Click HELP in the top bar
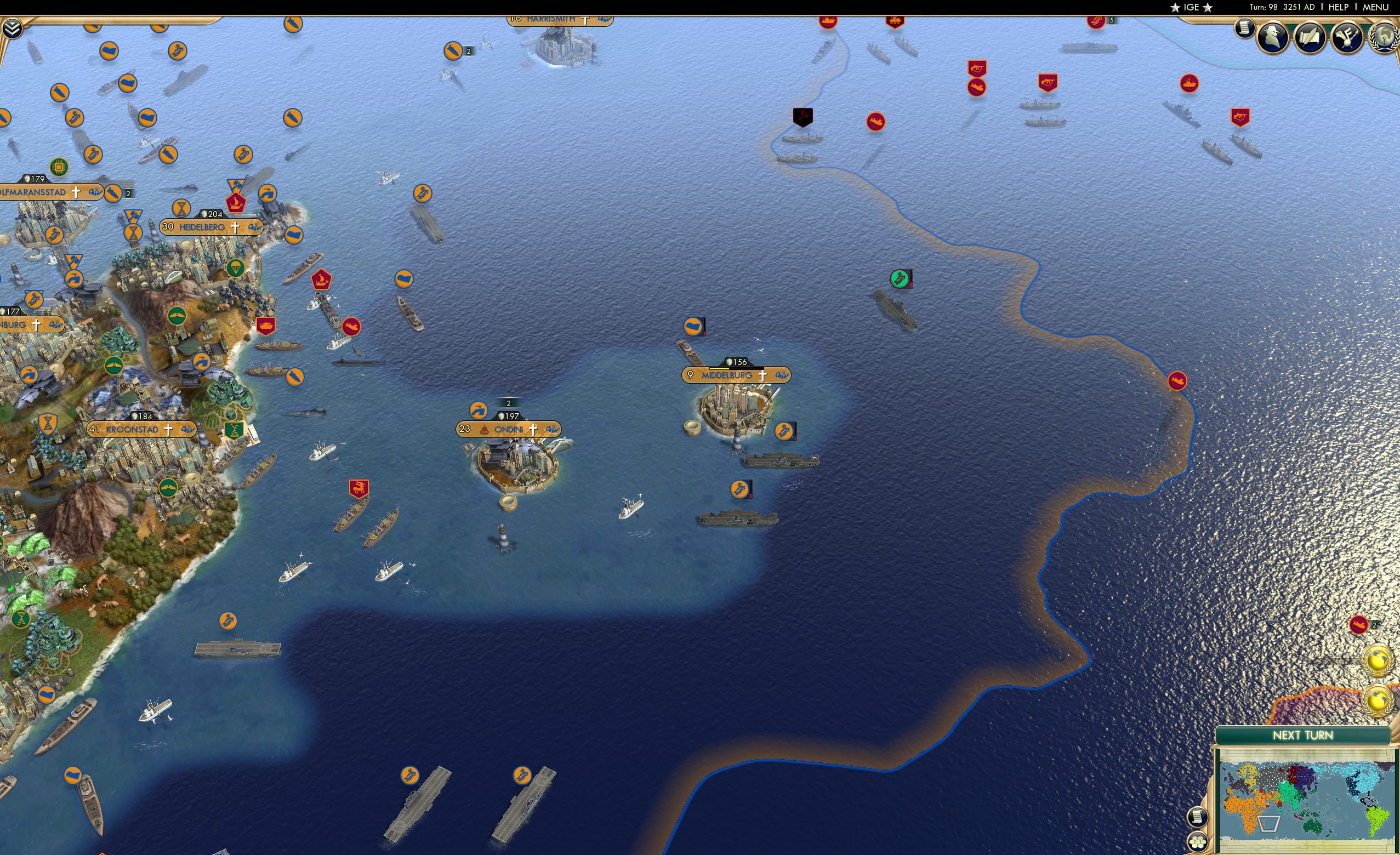The width and height of the screenshot is (1400, 855). point(1338,7)
